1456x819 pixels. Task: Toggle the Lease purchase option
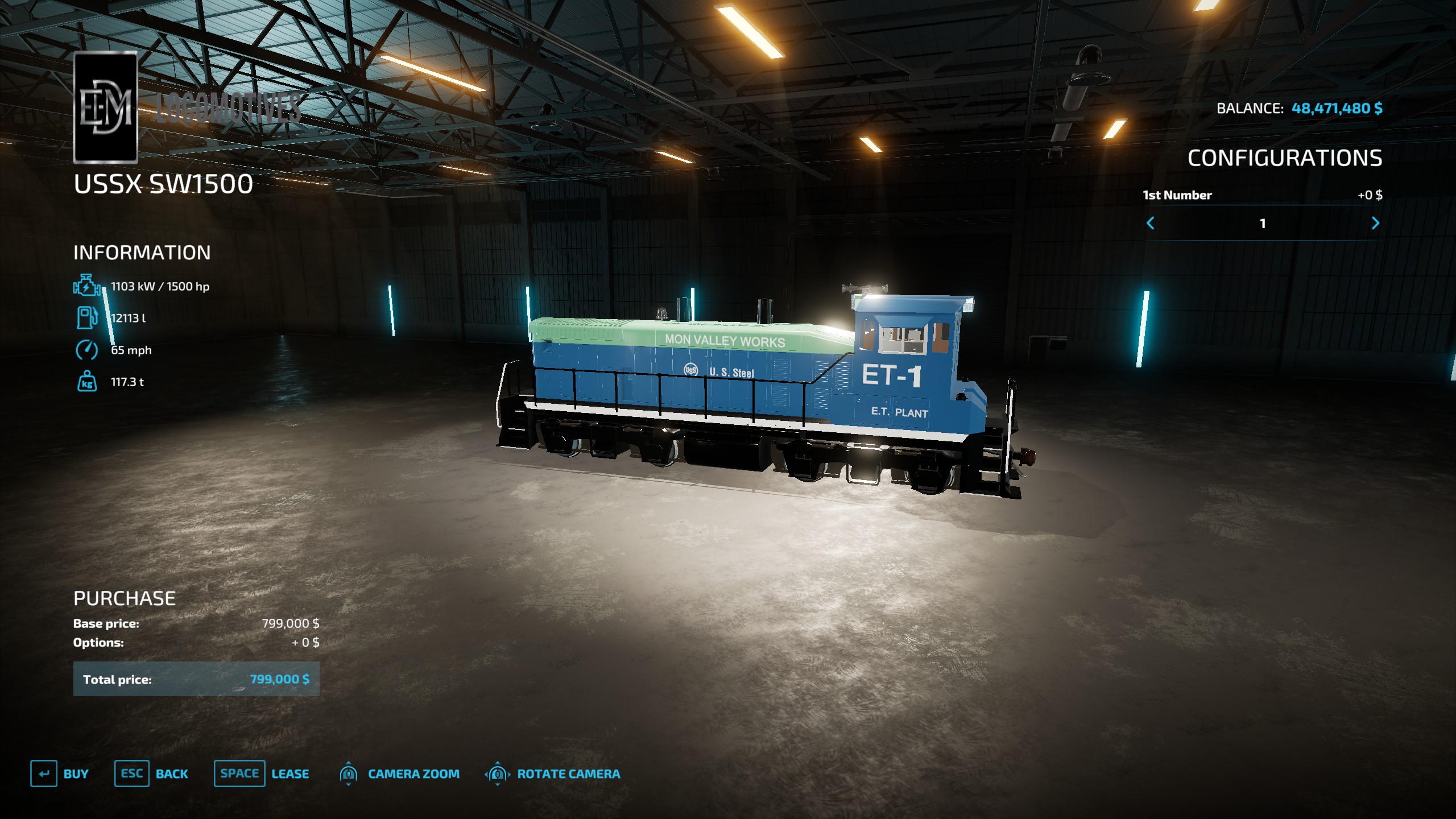pyautogui.click(x=291, y=773)
